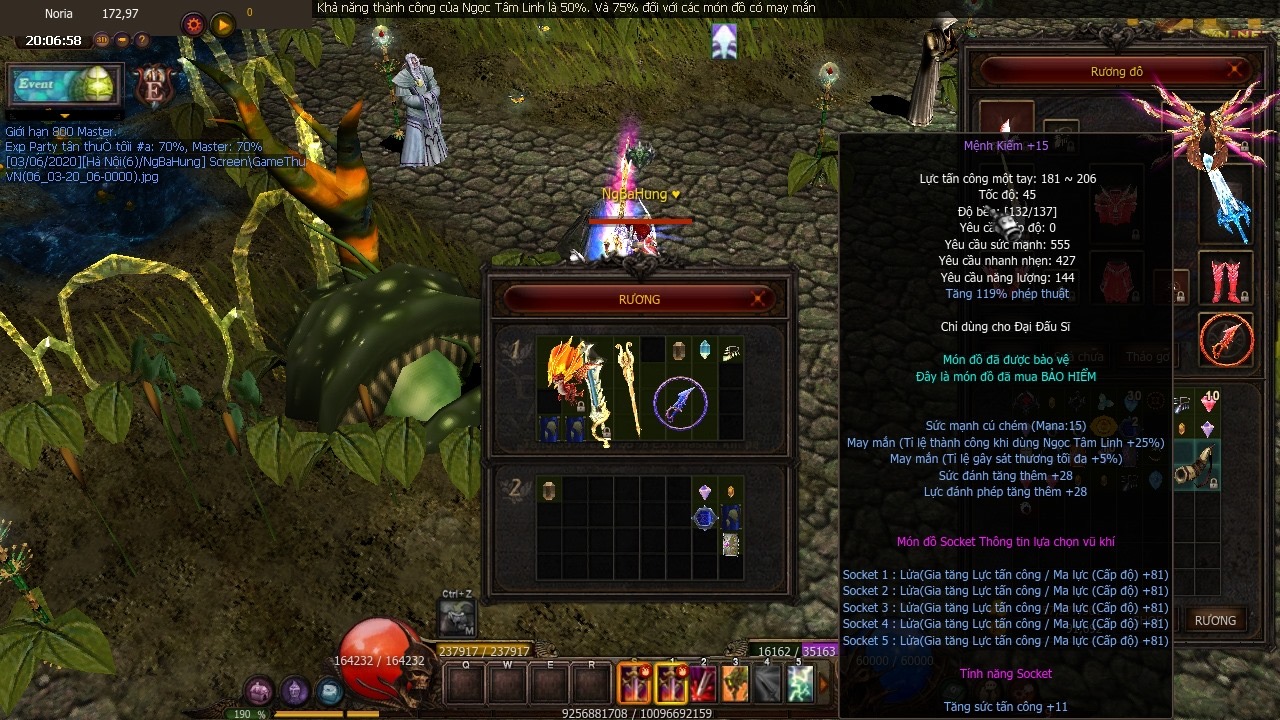Select the purple gem in chest section 2
Screen dimensions: 1280x720
(x=705, y=492)
